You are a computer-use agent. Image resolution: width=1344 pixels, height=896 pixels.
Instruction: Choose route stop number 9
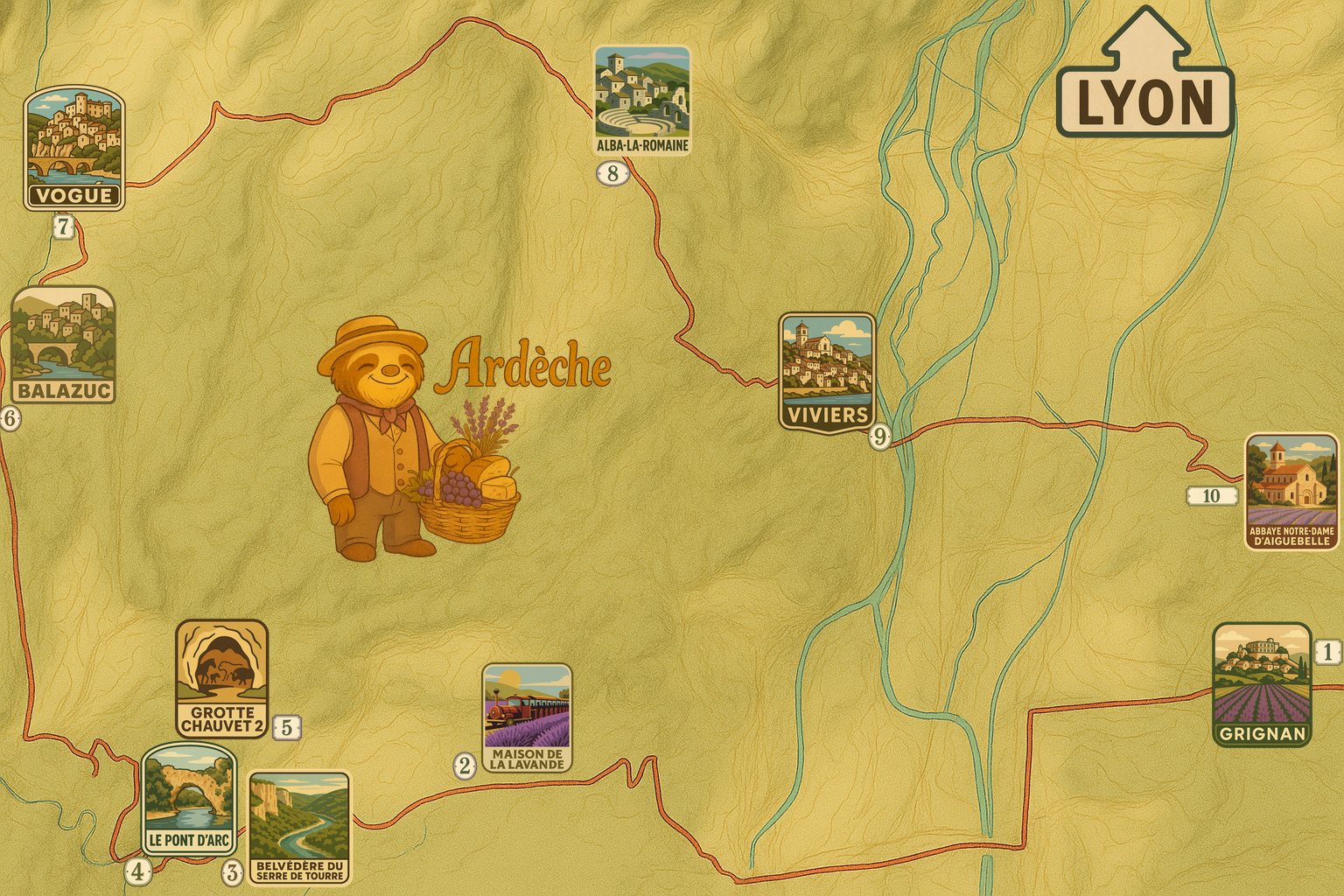pyautogui.click(x=879, y=436)
